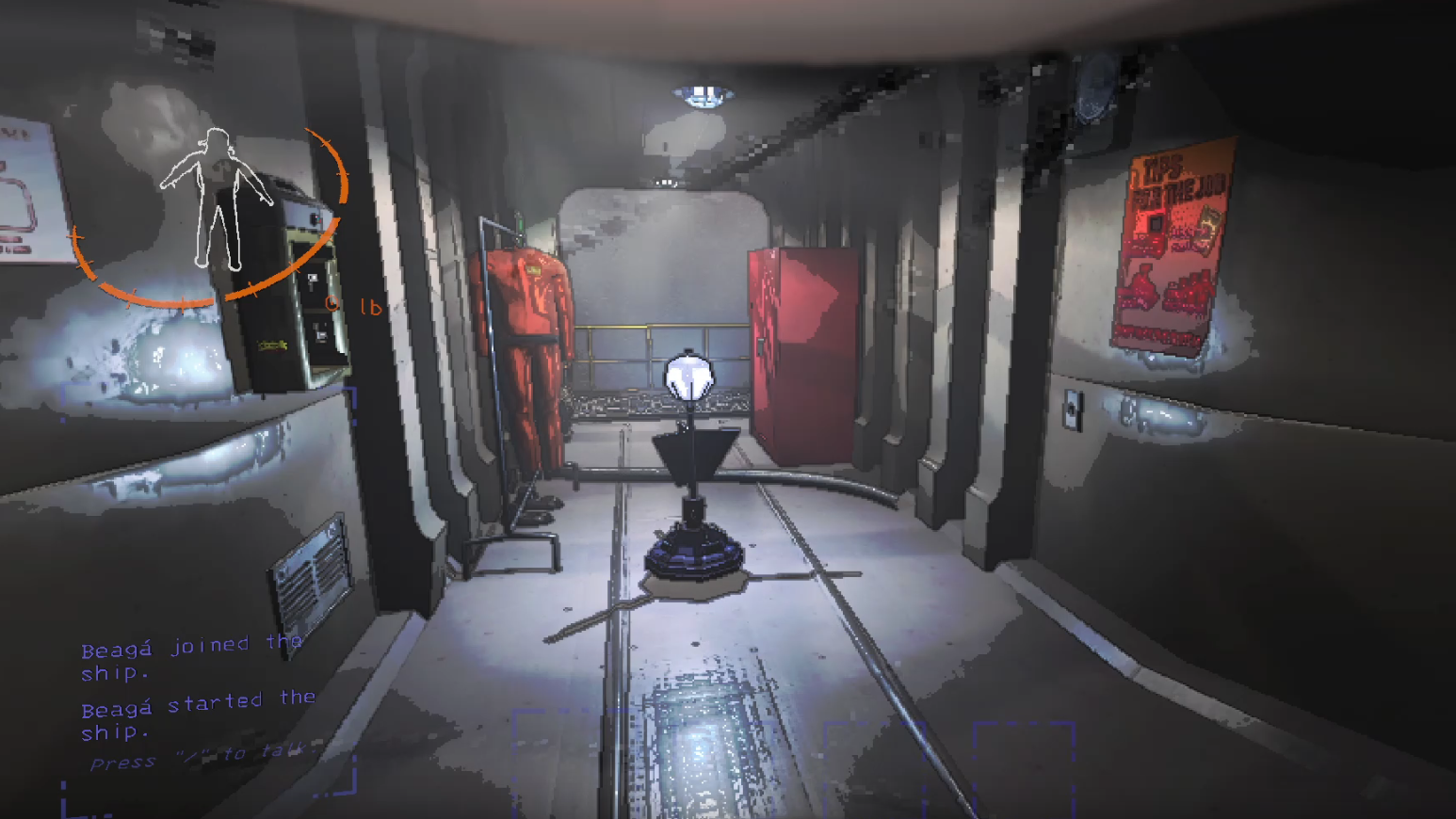
Task: Open the rear airlock door
Action: (659, 264)
